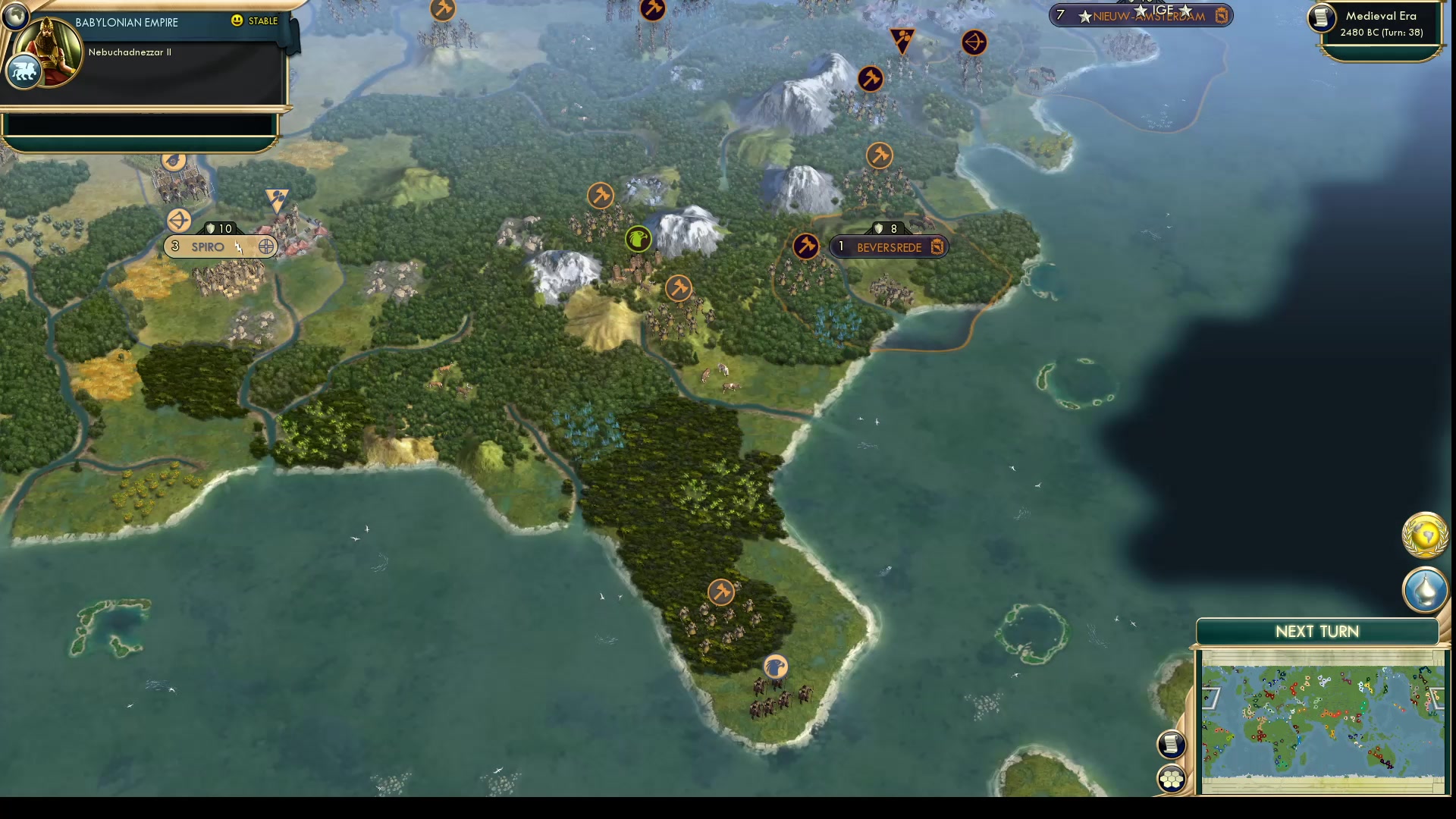The height and width of the screenshot is (819, 1456).
Task: End the turn with Next Turn
Action: point(1317,632)
